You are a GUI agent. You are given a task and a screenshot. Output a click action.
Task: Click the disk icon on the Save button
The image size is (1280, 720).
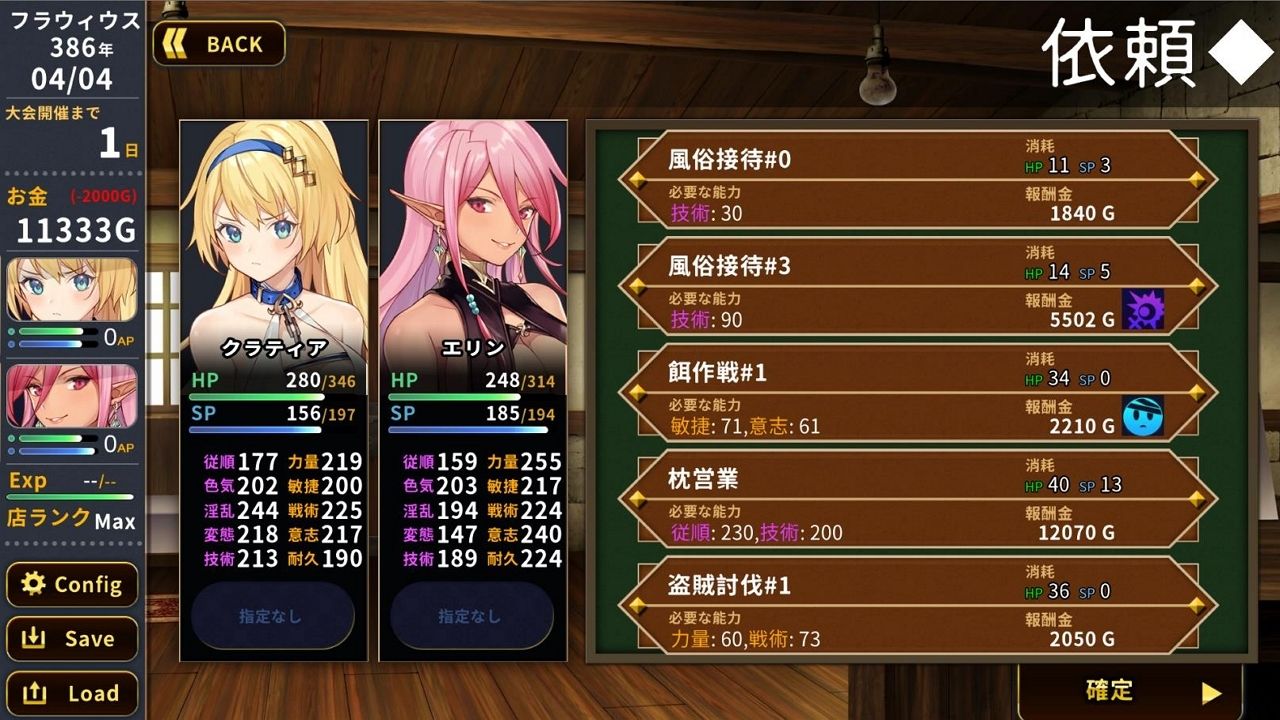(x=33, y=639)
